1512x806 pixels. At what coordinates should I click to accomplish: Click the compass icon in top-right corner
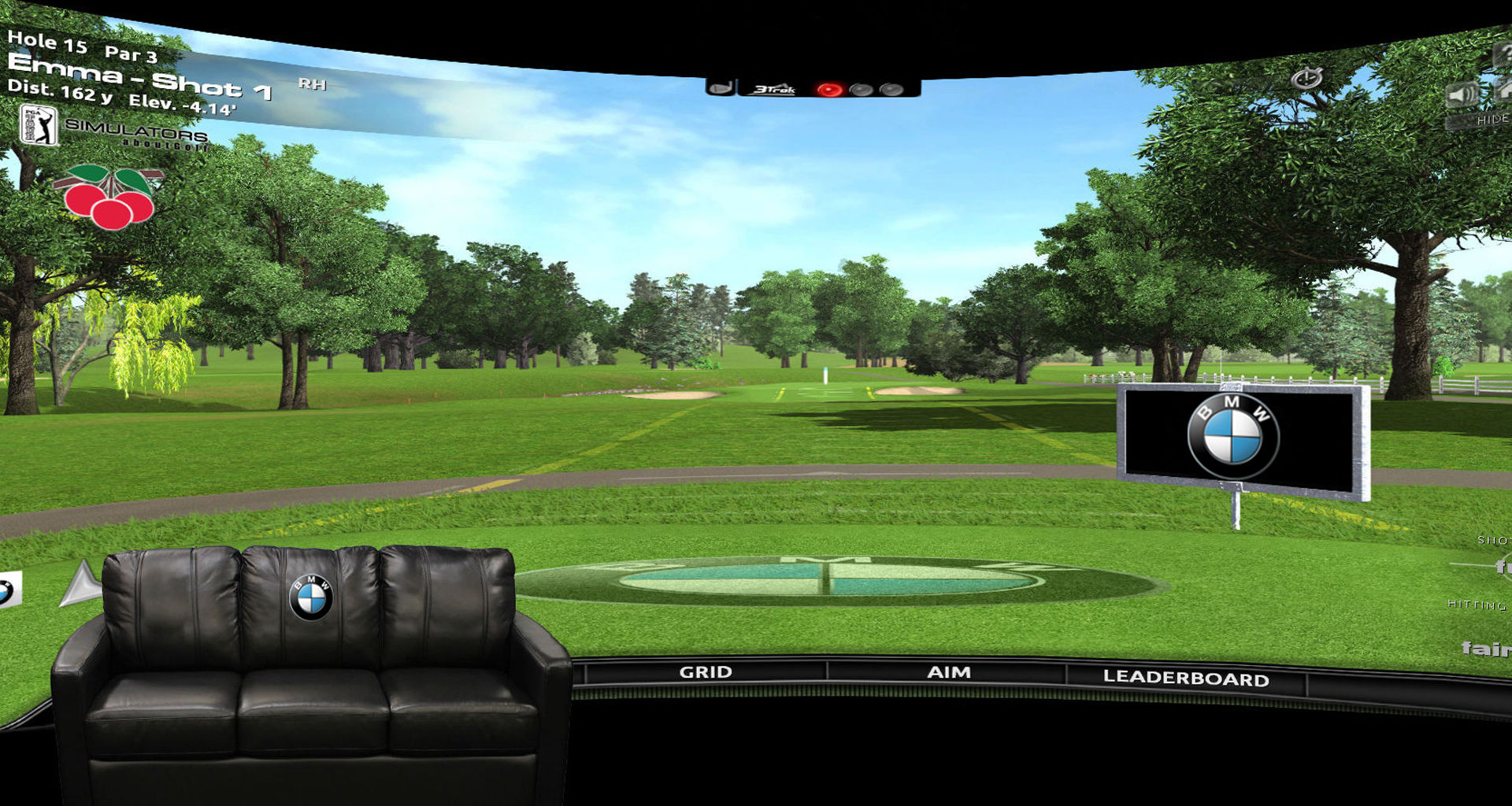click(x=1306, y=79)
